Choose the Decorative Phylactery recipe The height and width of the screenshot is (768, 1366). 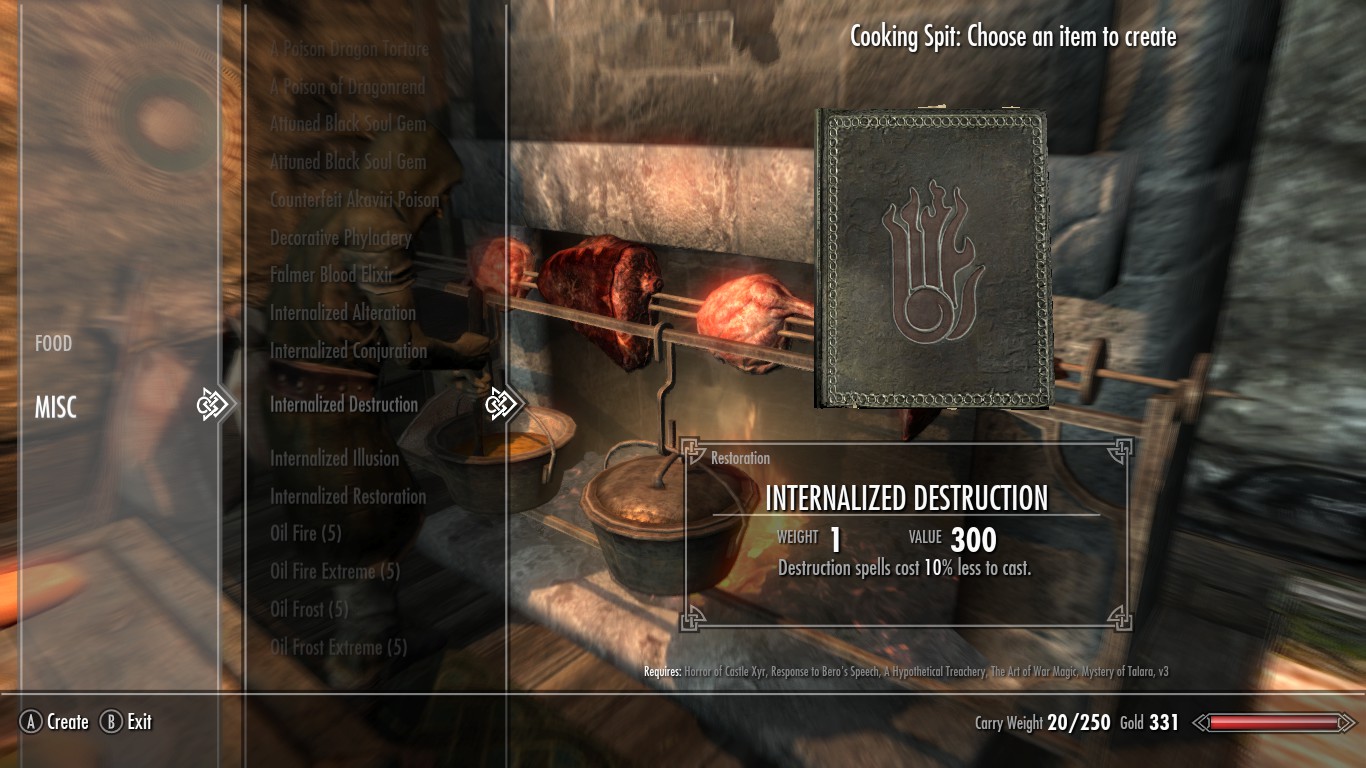click(x=340, y=238)
